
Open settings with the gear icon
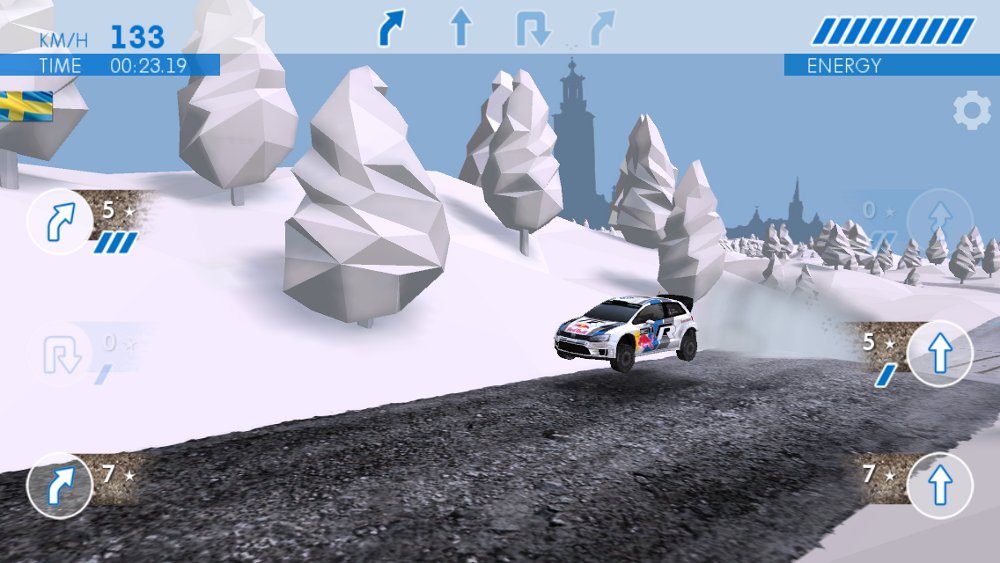point(971,111)
